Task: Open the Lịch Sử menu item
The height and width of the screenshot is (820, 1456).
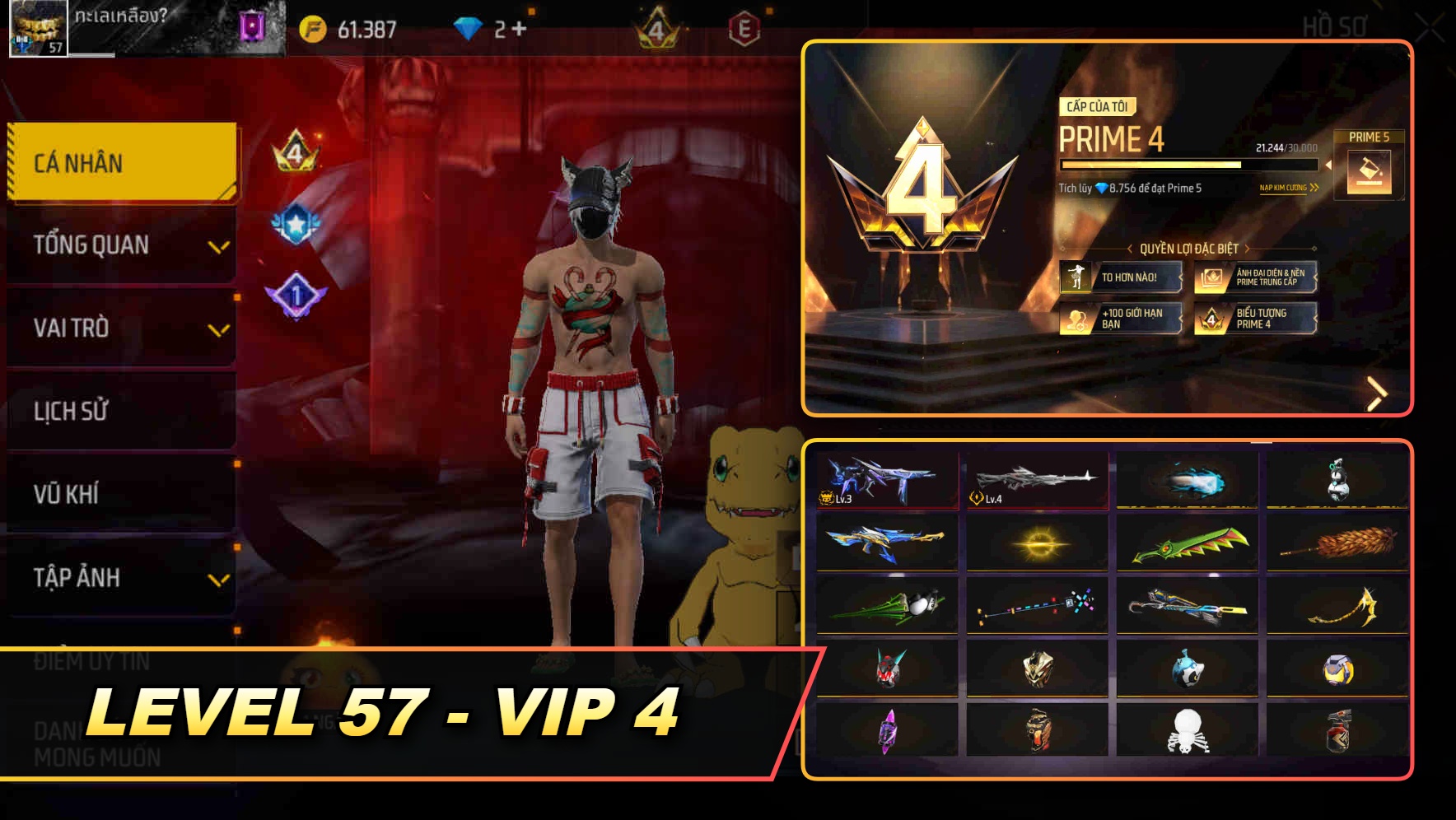Action: pyautogui.click(x=122, y=412)
